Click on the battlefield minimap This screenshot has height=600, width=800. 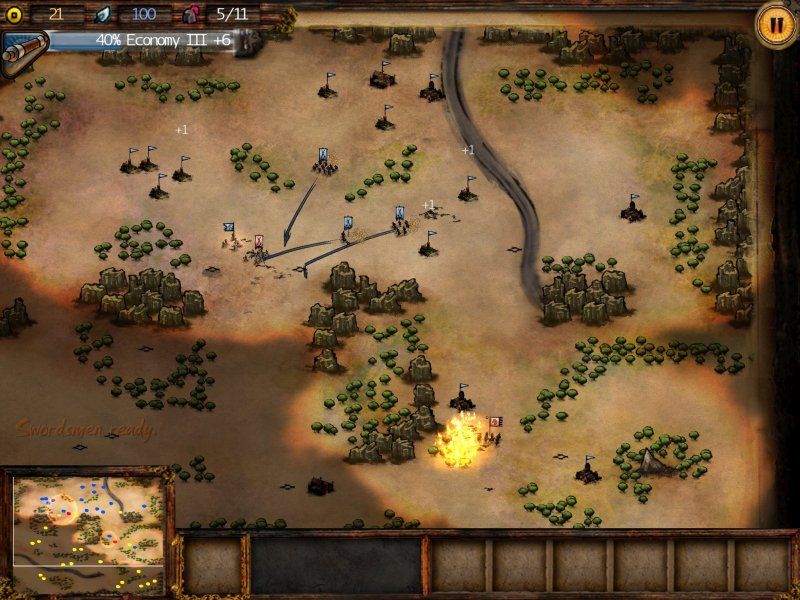point(88,533)
